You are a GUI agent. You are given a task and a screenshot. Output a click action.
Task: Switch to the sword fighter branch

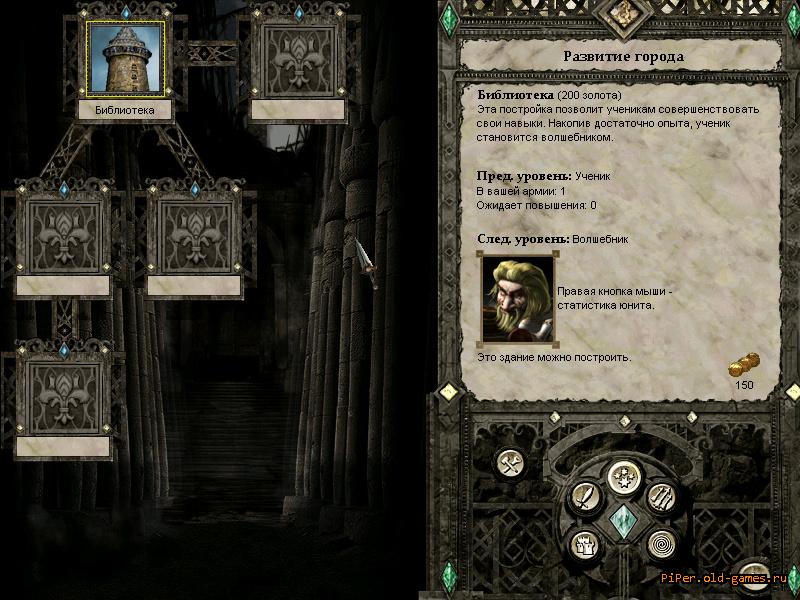[x=584, y=497]
